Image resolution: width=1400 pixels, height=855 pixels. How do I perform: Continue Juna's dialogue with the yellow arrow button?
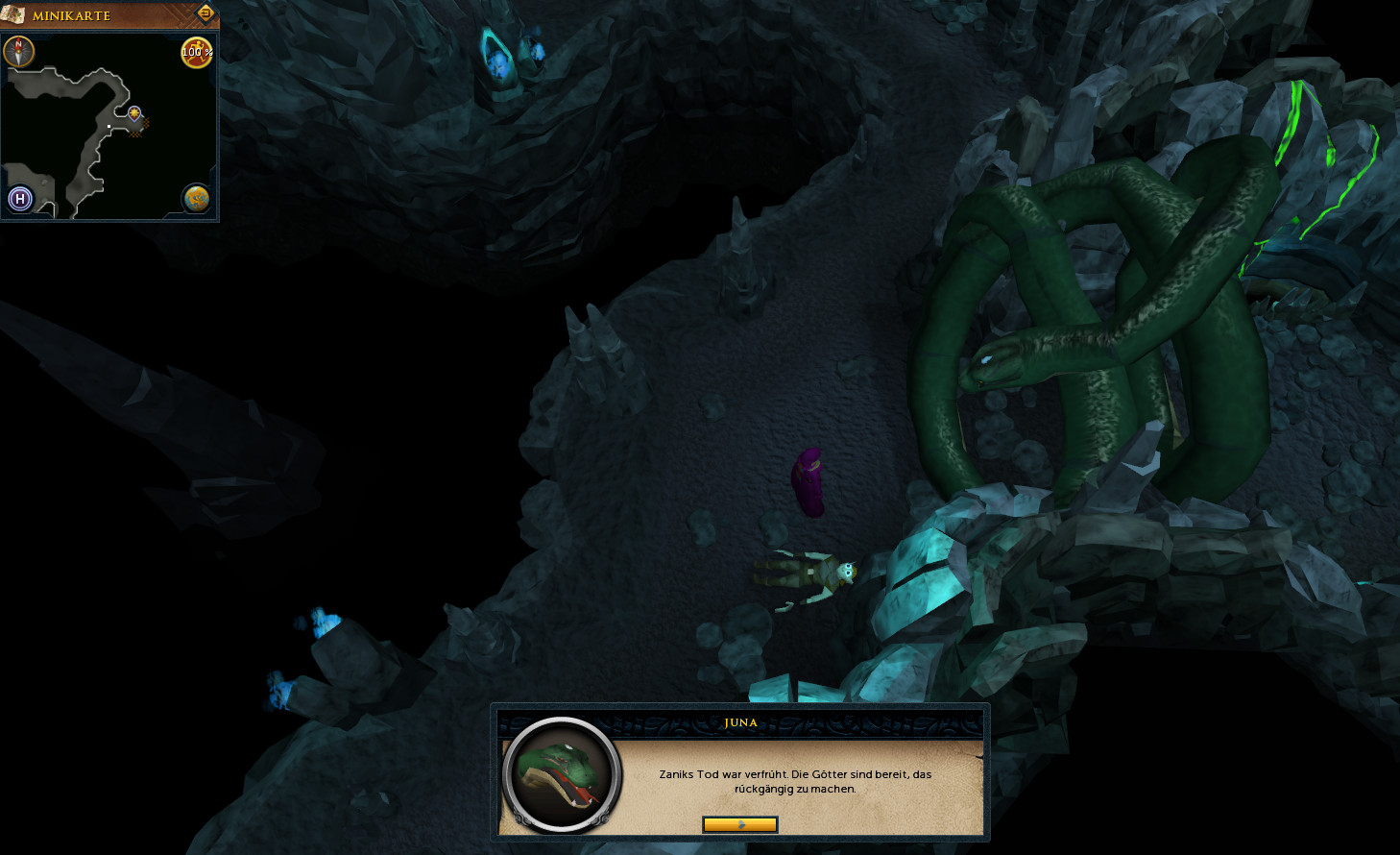(x=739, y=824)
